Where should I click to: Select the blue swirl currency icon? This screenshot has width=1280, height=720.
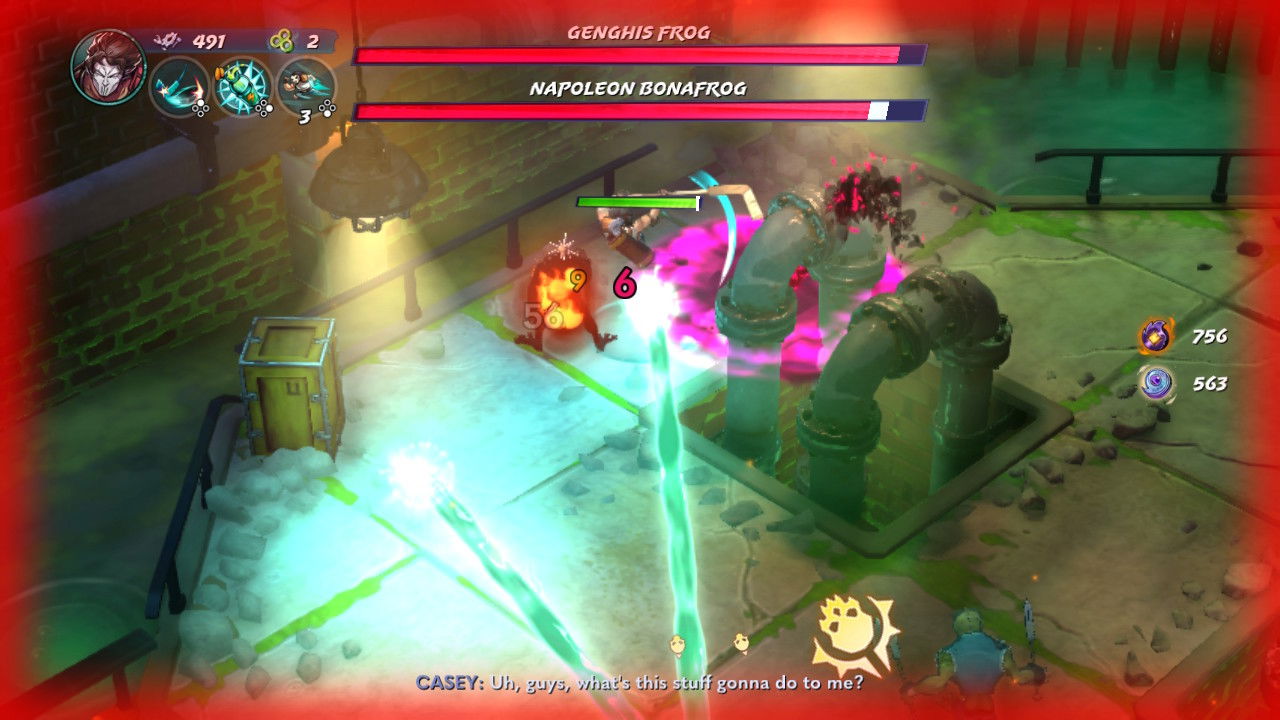coord(1157,383)
